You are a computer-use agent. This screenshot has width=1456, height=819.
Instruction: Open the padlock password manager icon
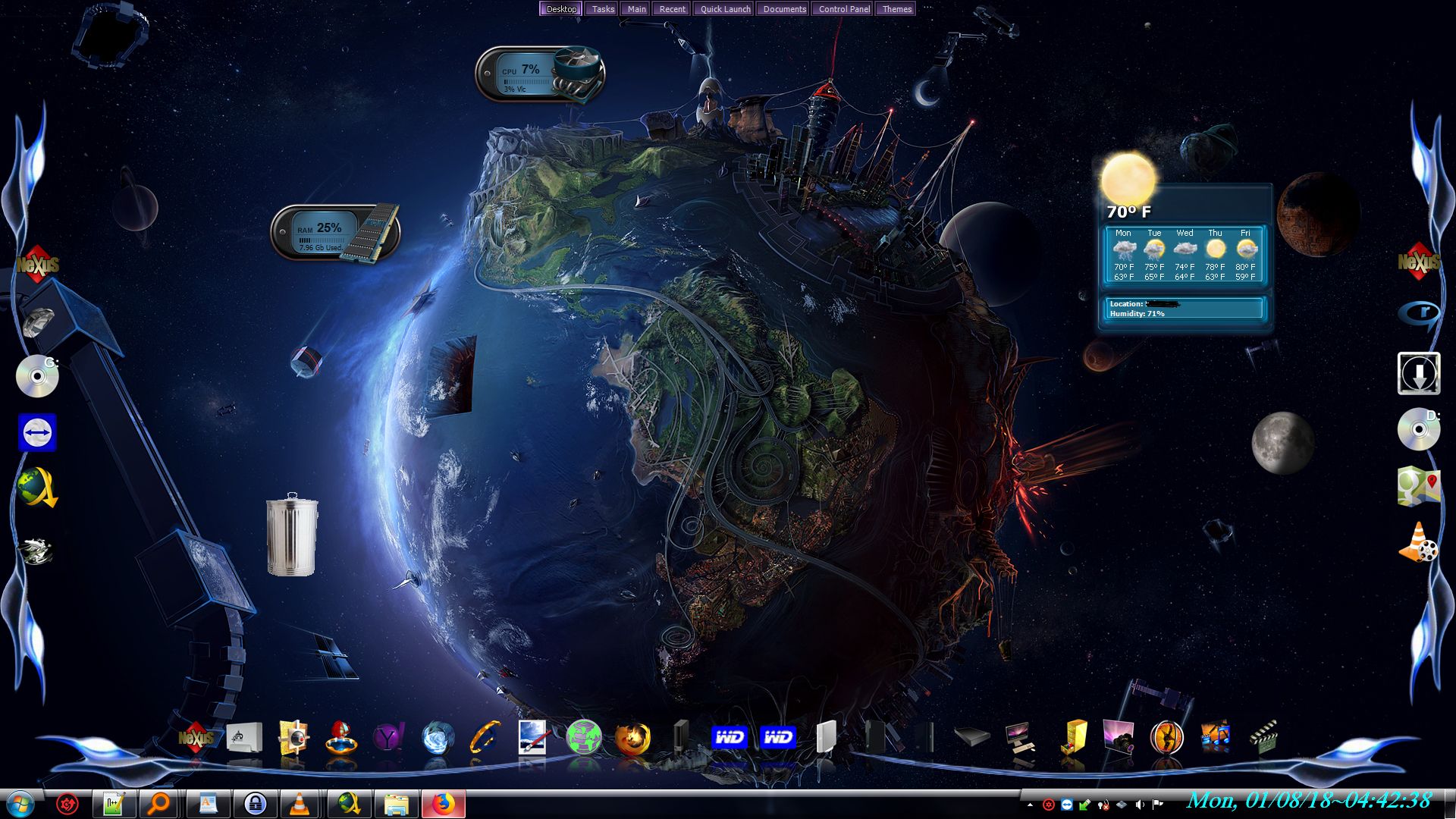pos(255,804)
